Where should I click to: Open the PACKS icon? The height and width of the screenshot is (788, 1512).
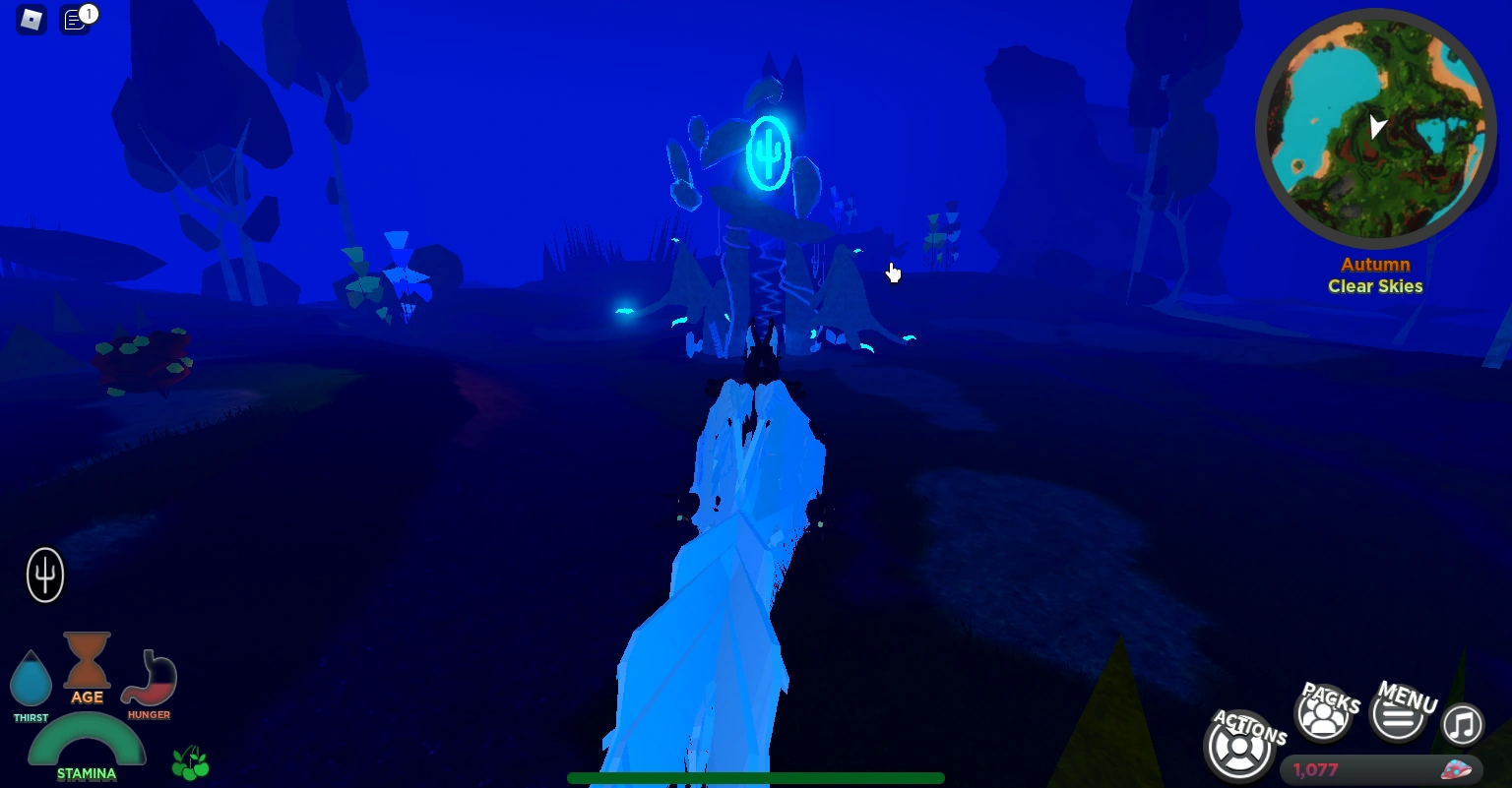click(1324, 714)
